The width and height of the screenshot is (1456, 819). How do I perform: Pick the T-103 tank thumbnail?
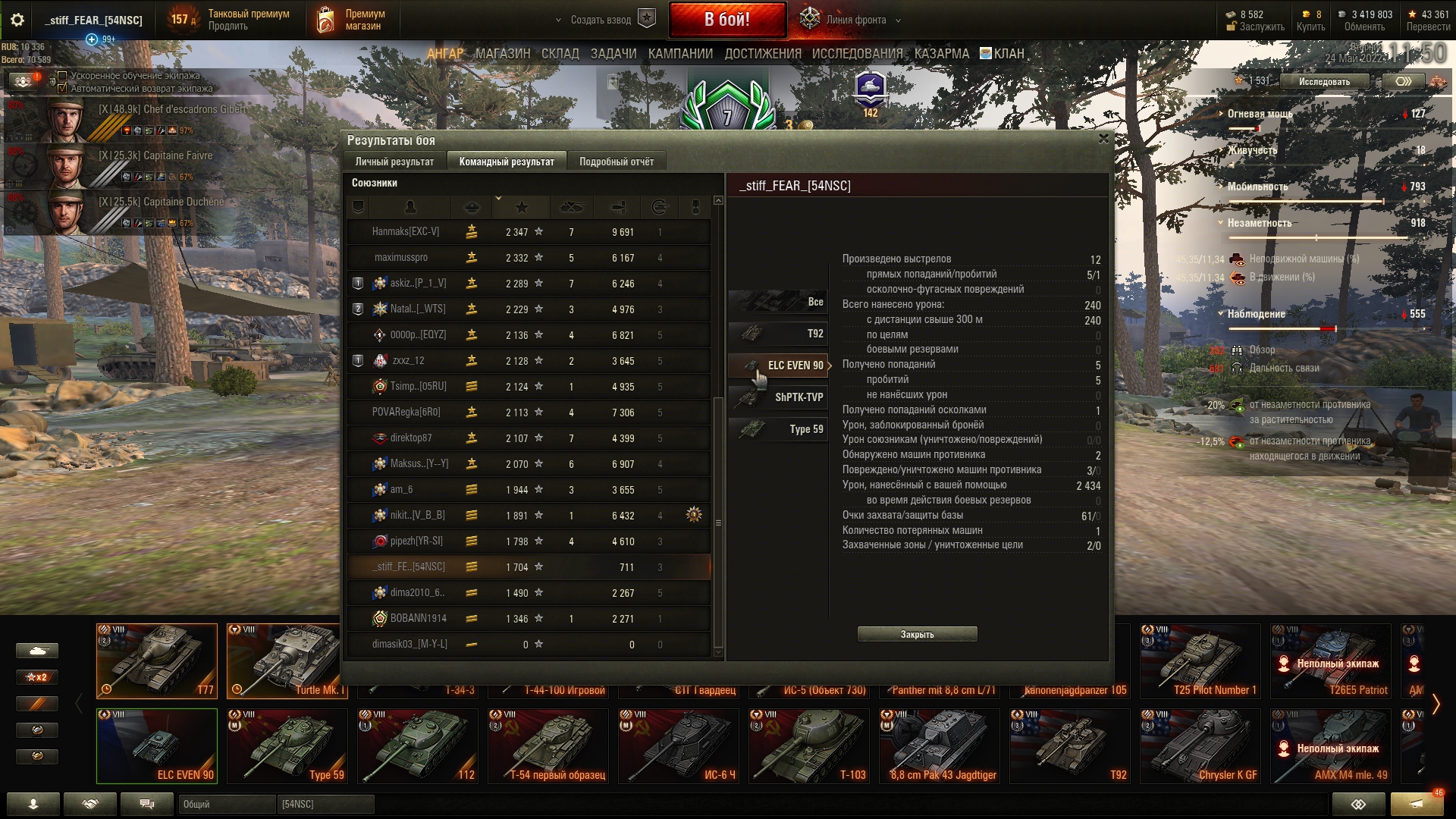[x=808, y=745]
